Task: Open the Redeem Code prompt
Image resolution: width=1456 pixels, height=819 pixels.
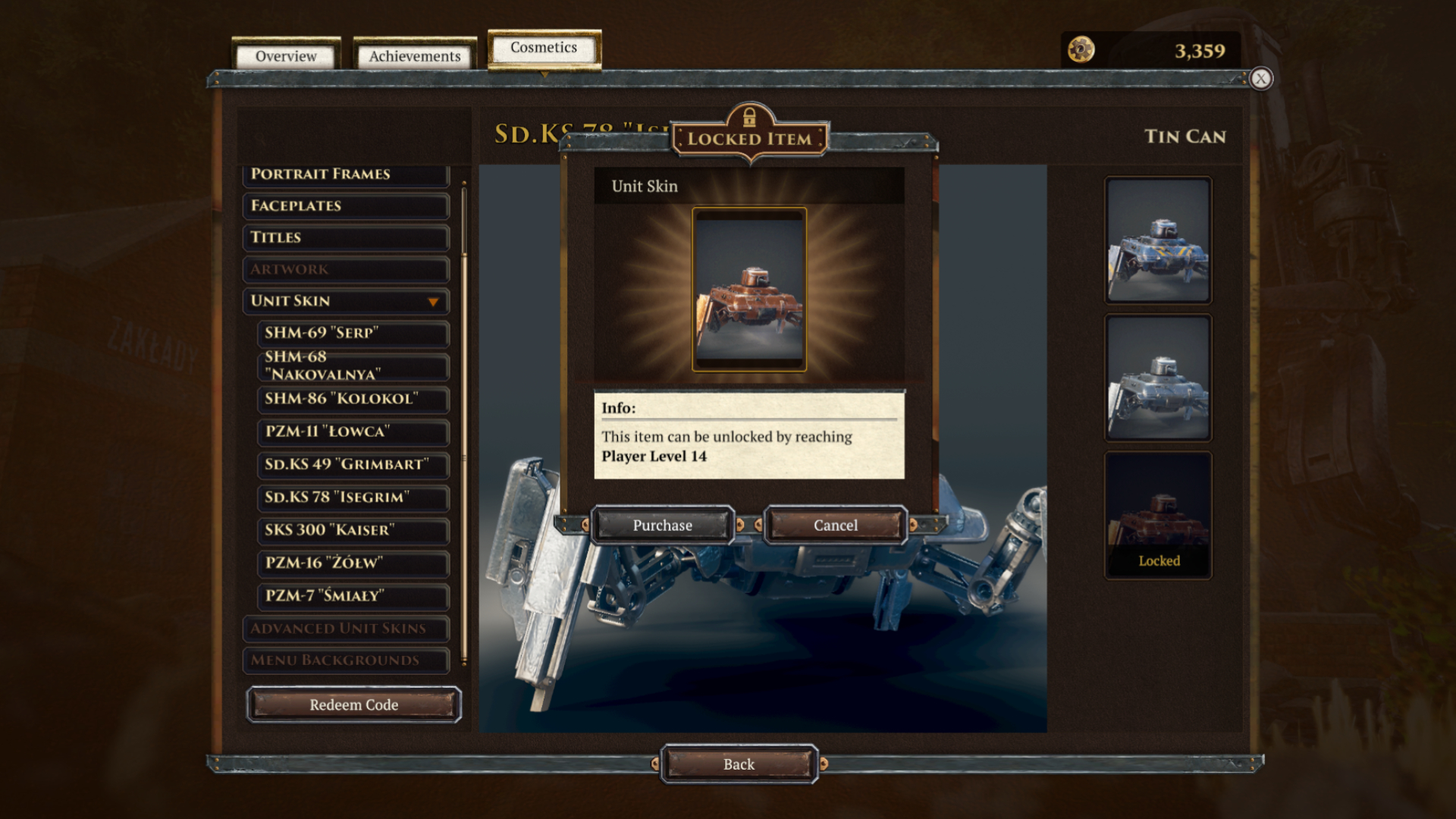Action: tap(353, 705)
